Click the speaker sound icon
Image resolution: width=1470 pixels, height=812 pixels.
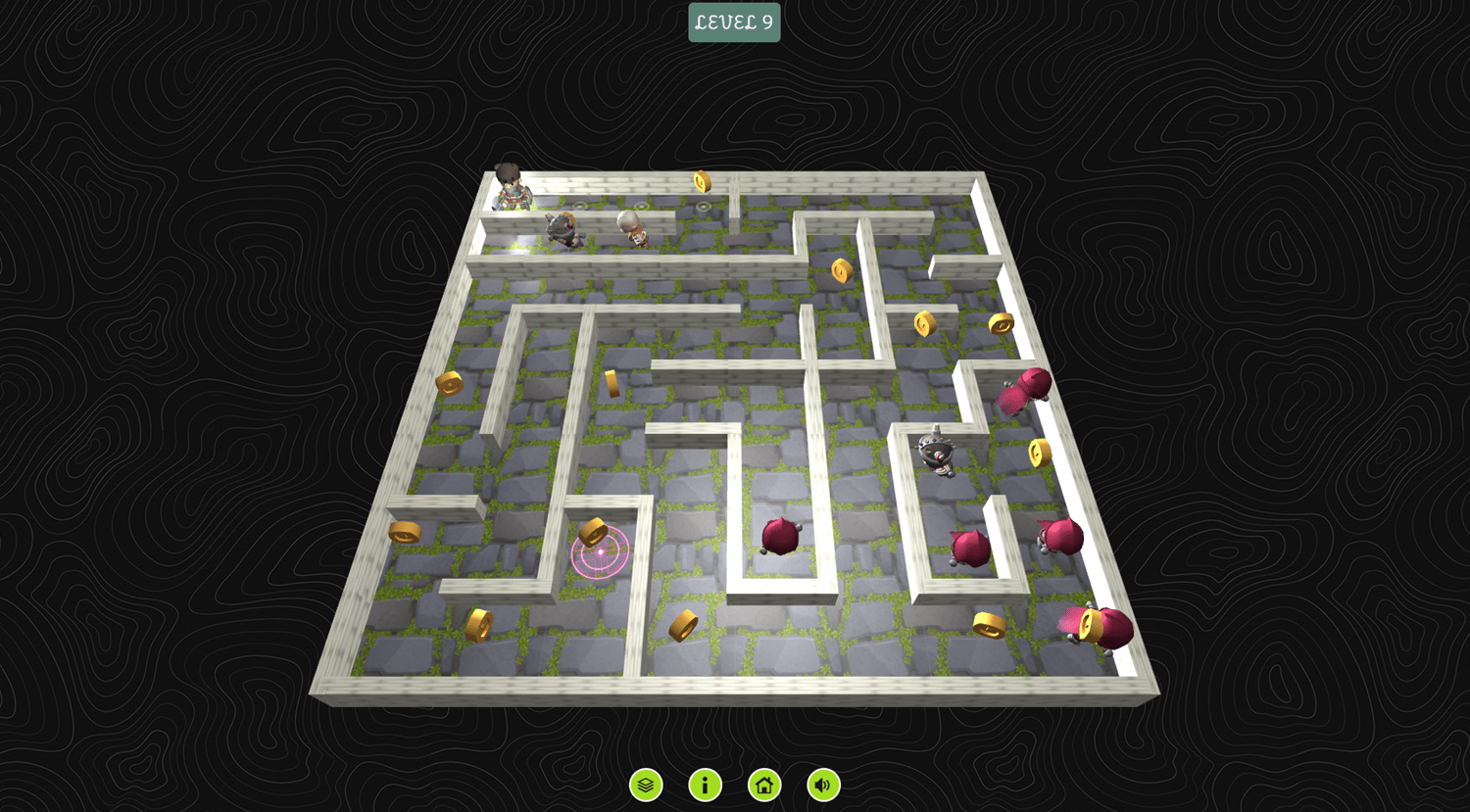(x=822, y=785)
